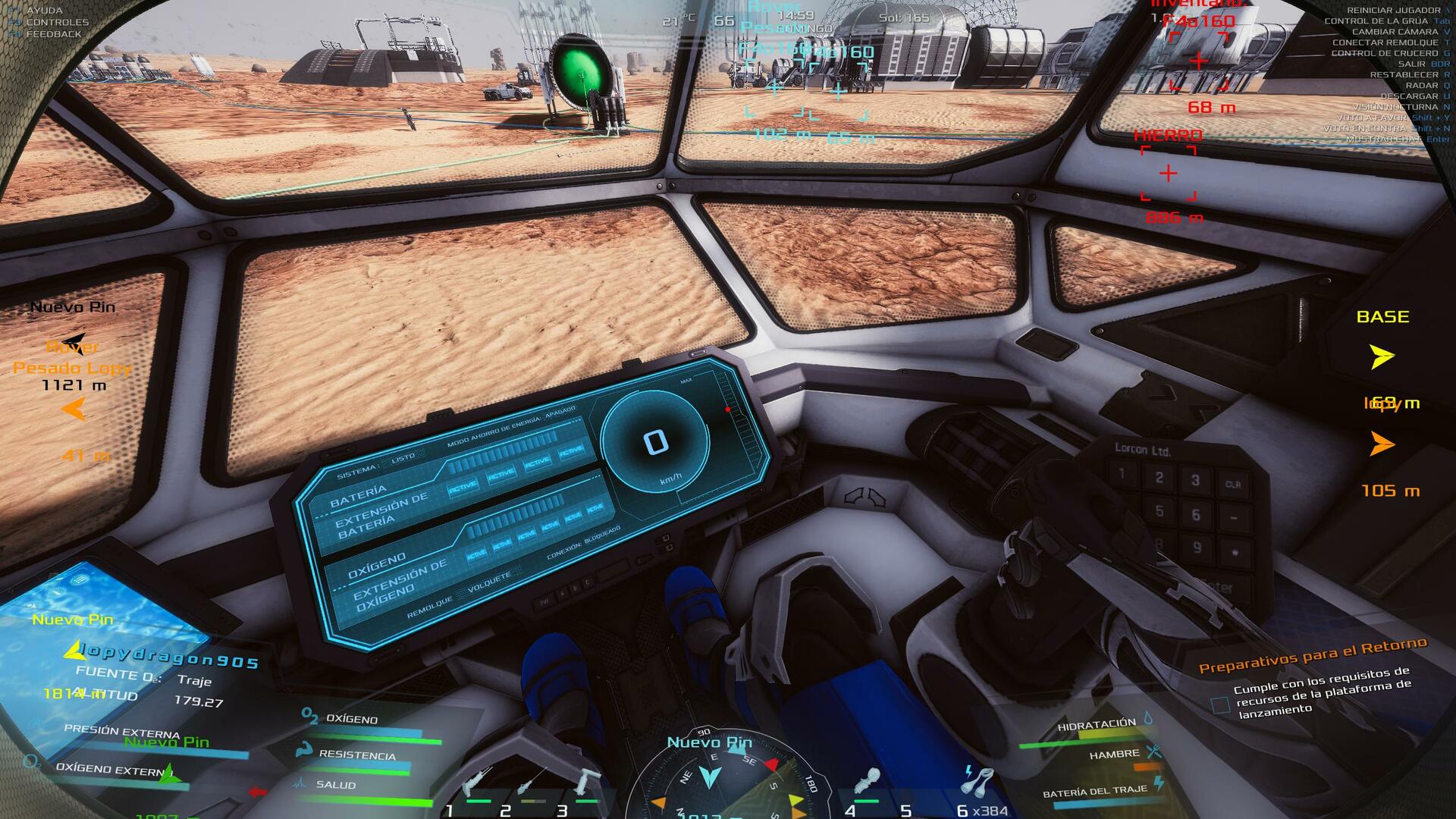Screen dimensions: 1456x819
Task: Select the Rover Pesado Lopy orange arrow marker
Action: [74, 409]
